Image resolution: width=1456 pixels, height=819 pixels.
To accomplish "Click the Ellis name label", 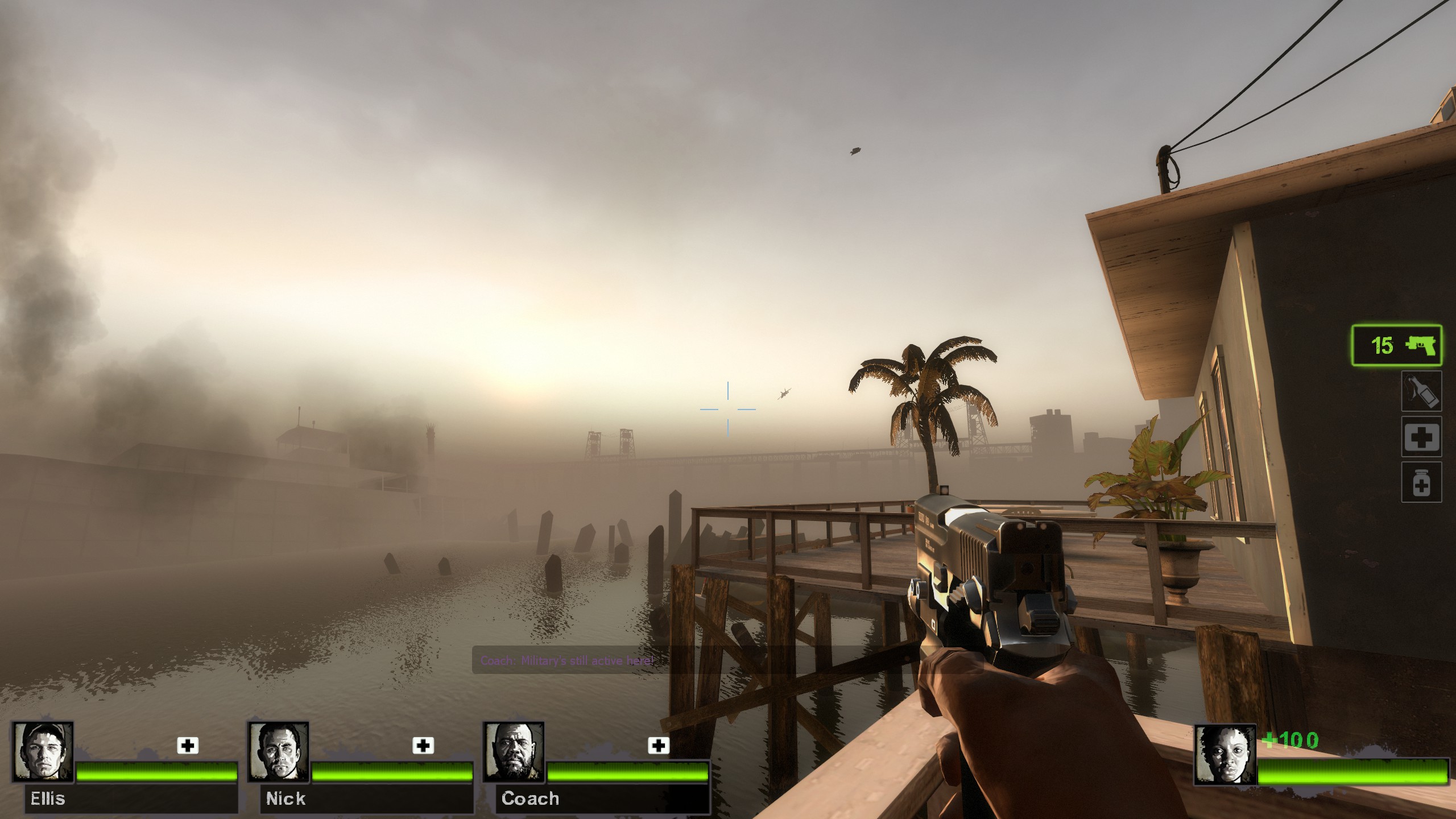I will pyautogui.click(x=48, y=800).
